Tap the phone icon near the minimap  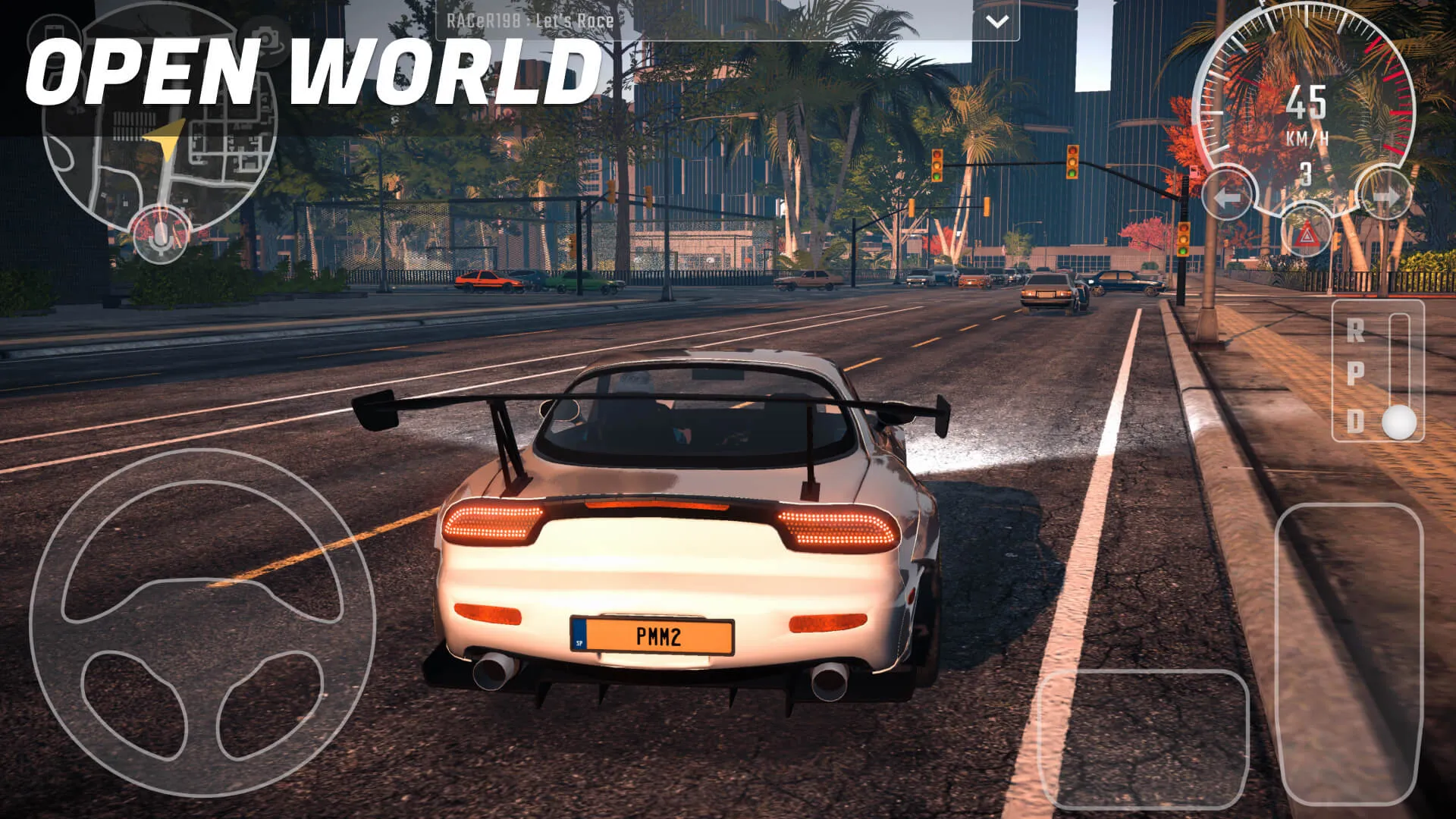coord(53,34)
